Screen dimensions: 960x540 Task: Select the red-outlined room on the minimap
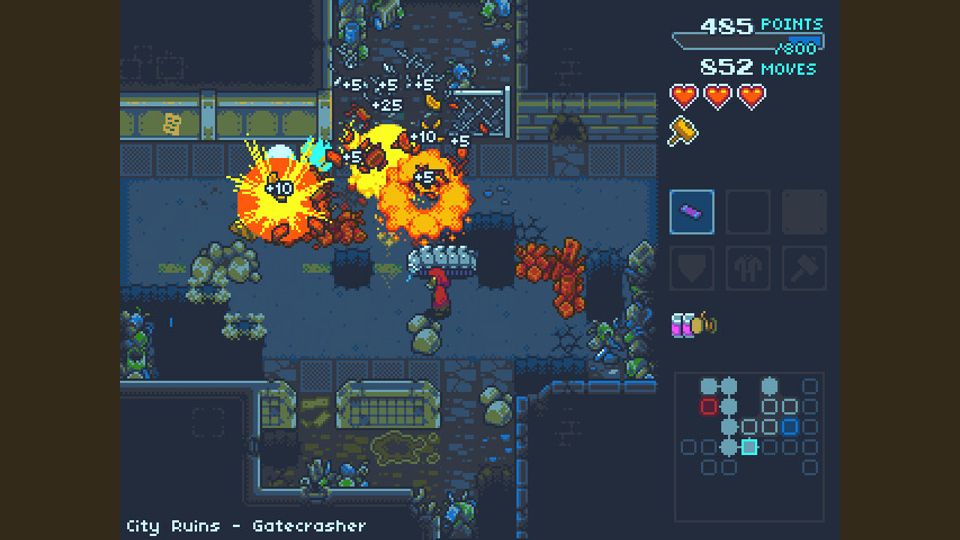pos(709,406)
